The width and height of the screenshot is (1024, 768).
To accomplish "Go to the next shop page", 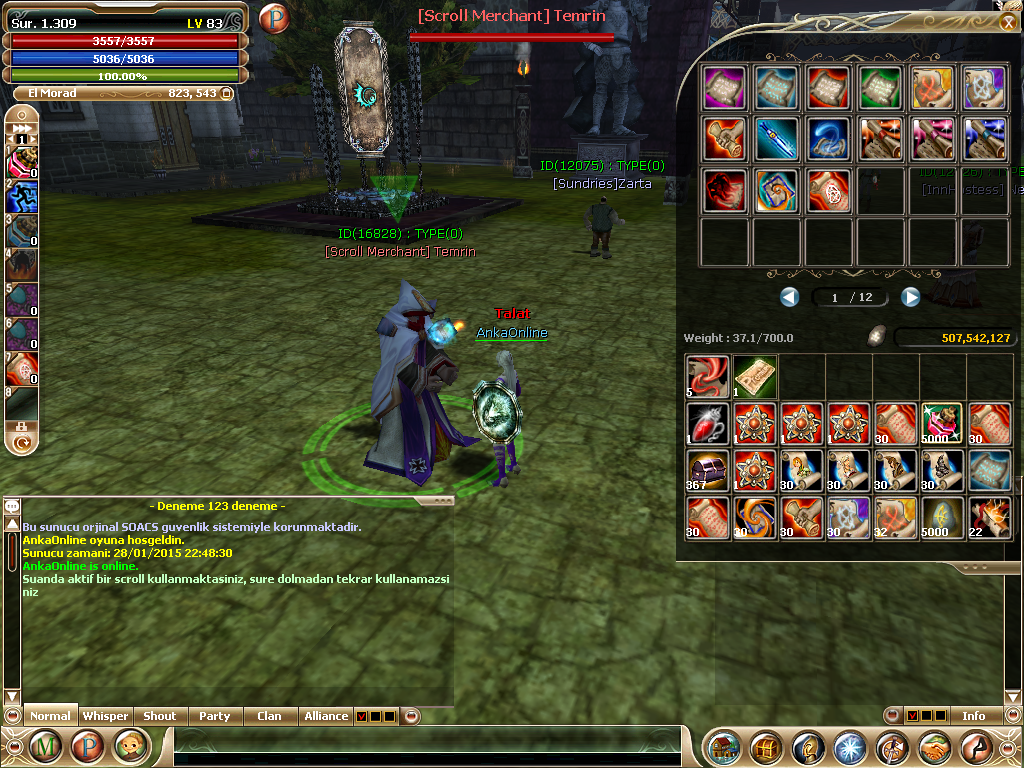I will (910, 297).
